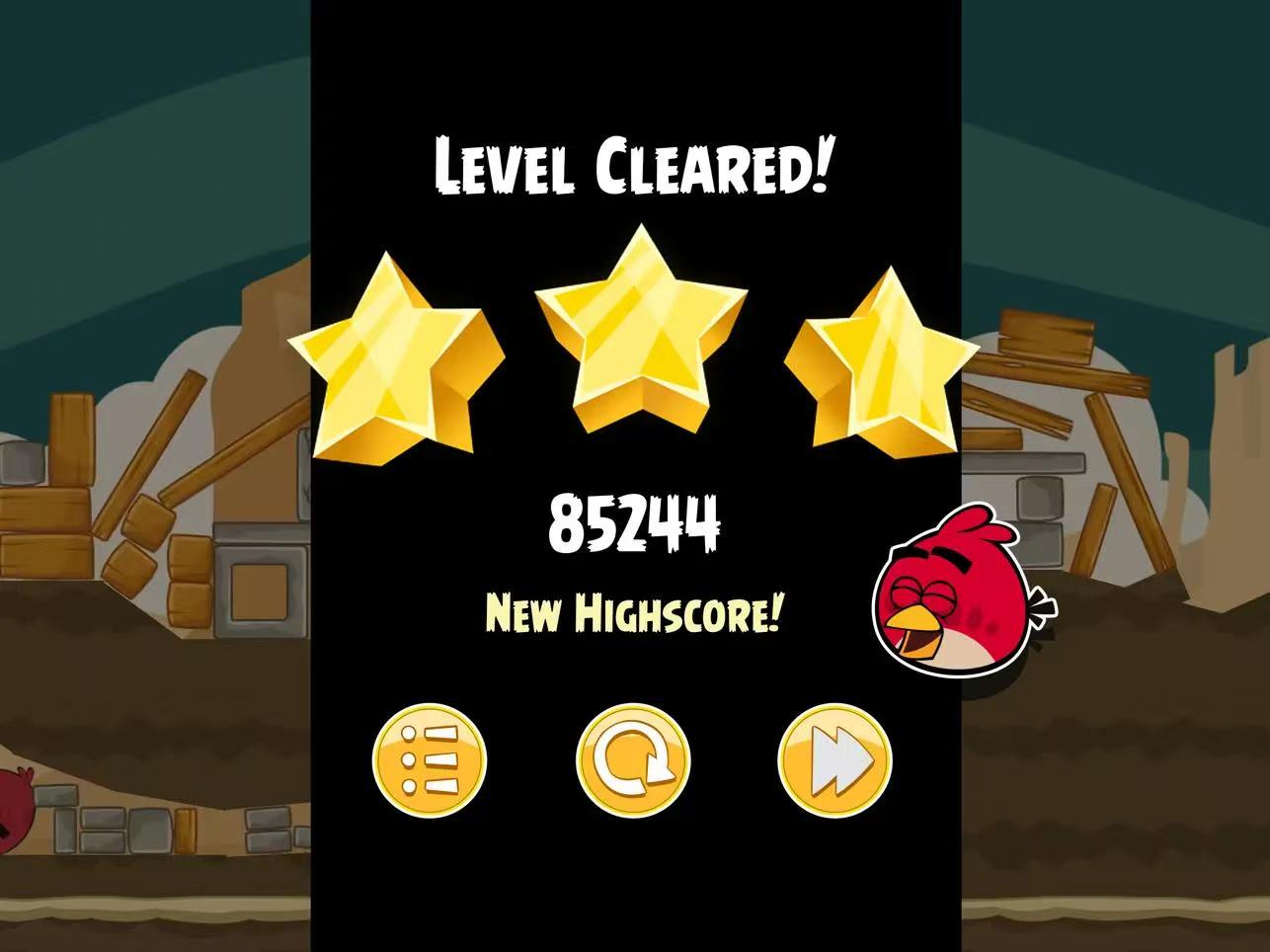Open the level select menu button
Image resolution: width=1270 pixels, height=952 pixels.
click(430, 760)
